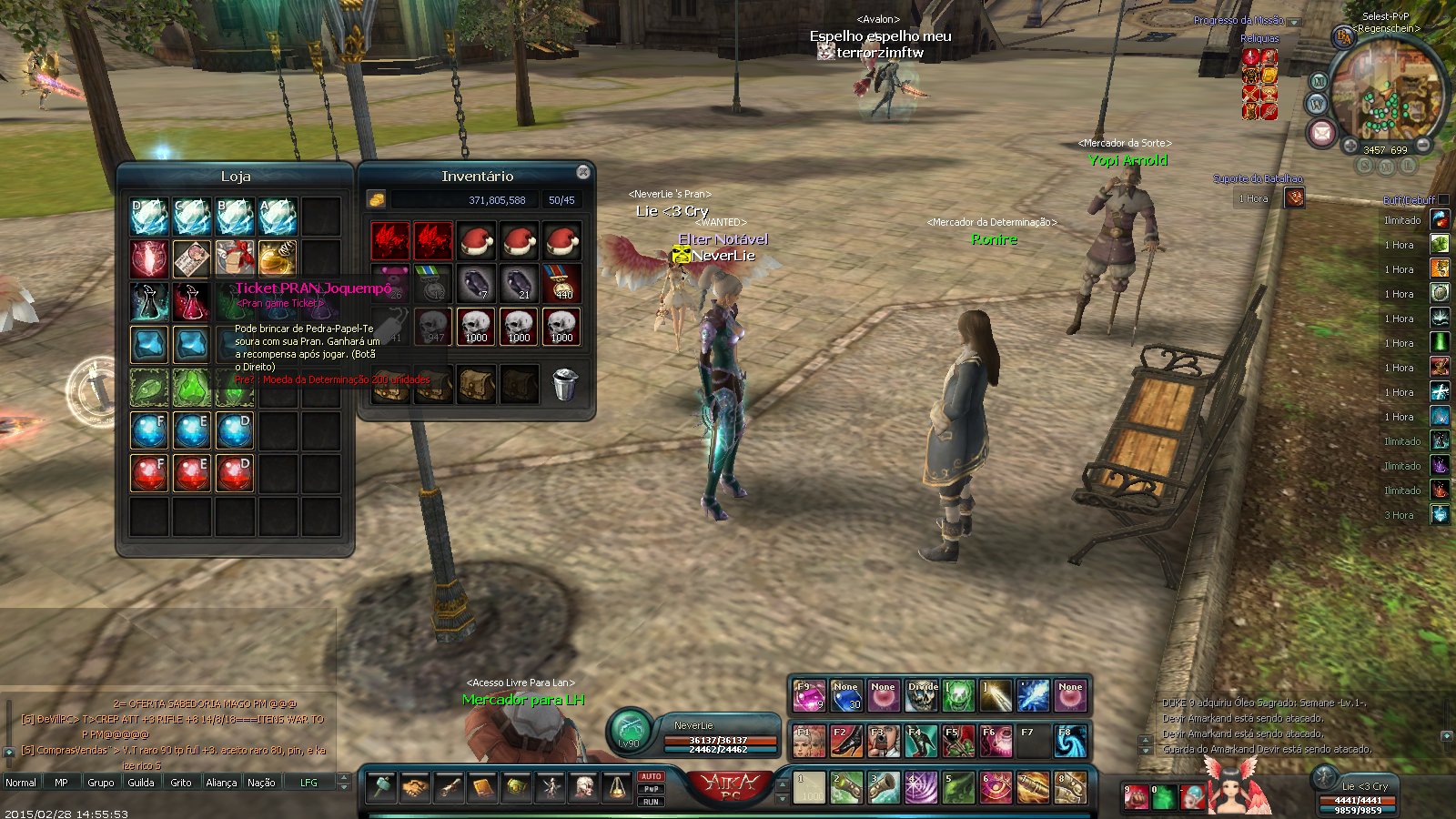Open the quest book icon on the toolbar
The height and width of the screenshot is (819, 1456).
(484, 788)
